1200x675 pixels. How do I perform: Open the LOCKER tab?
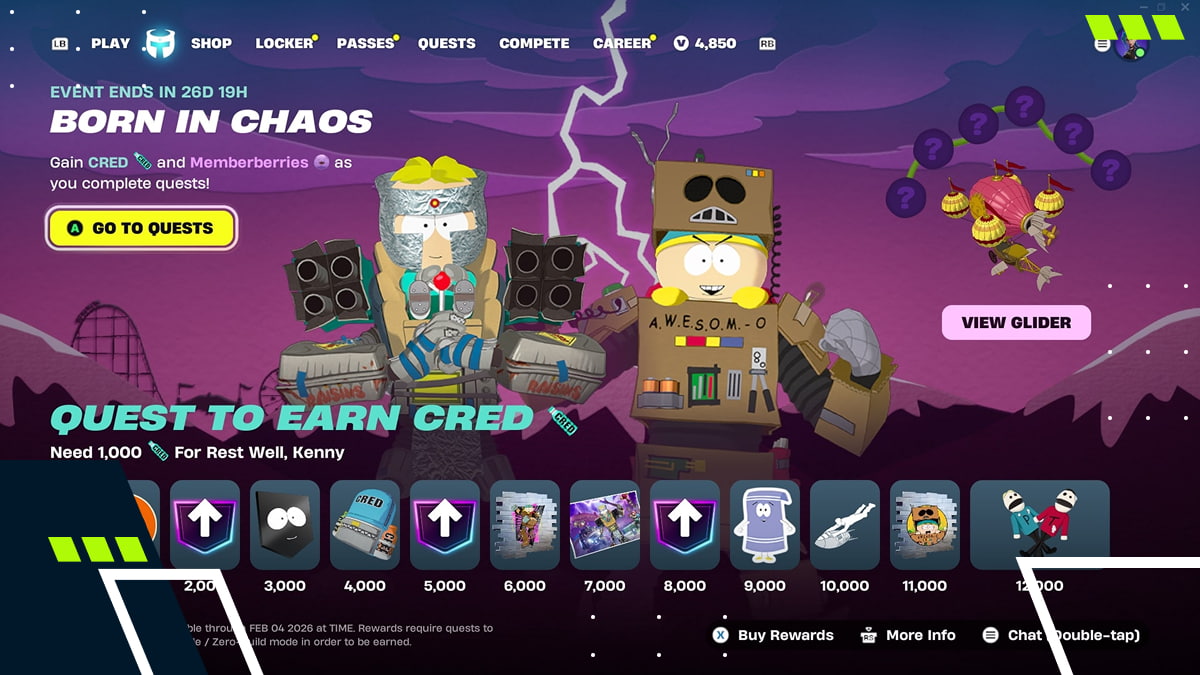click(x=284, y=43)
